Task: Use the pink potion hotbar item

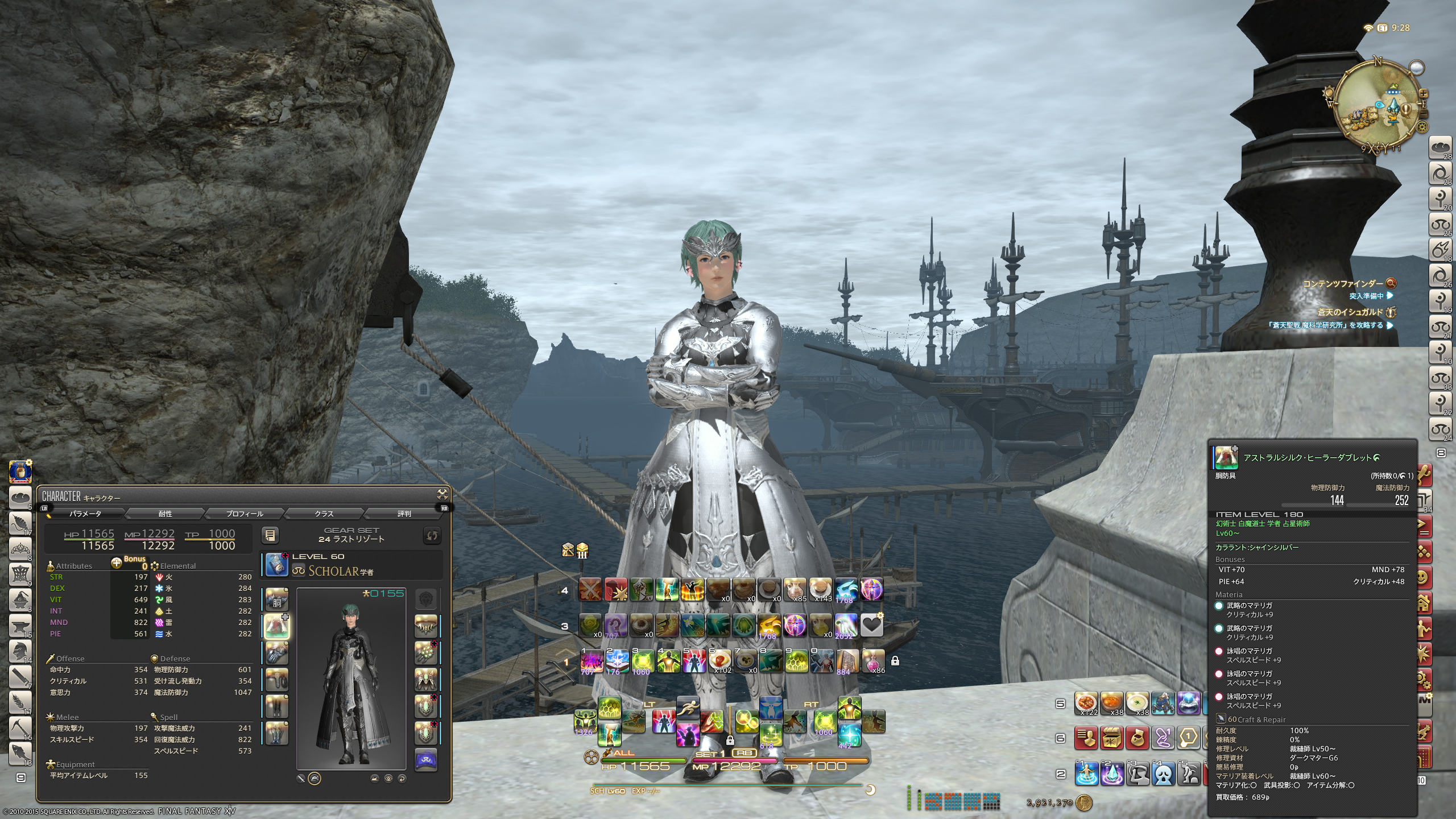Action: coord(872,660)
